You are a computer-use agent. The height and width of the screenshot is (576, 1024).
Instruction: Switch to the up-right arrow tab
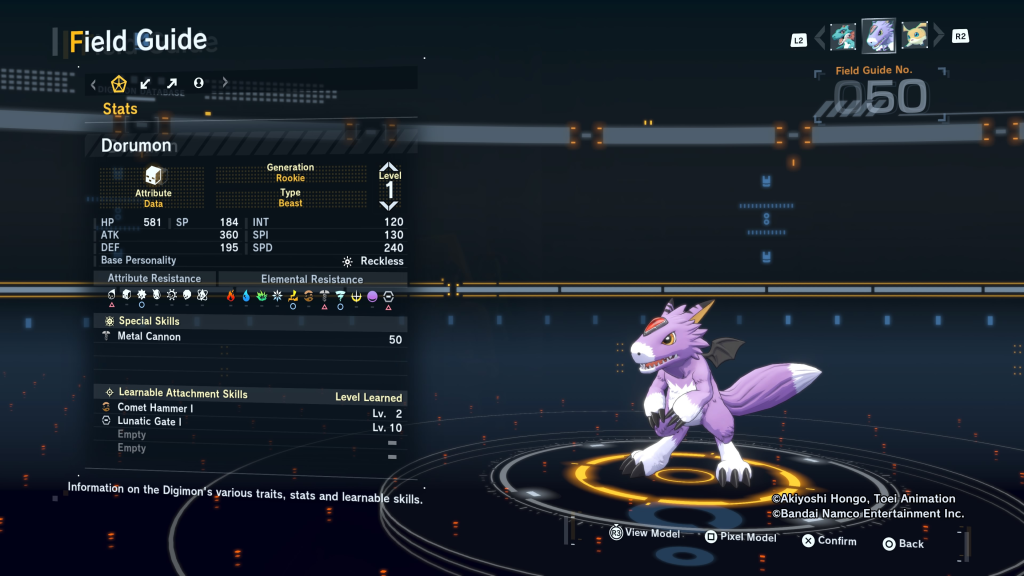point(172,83)
